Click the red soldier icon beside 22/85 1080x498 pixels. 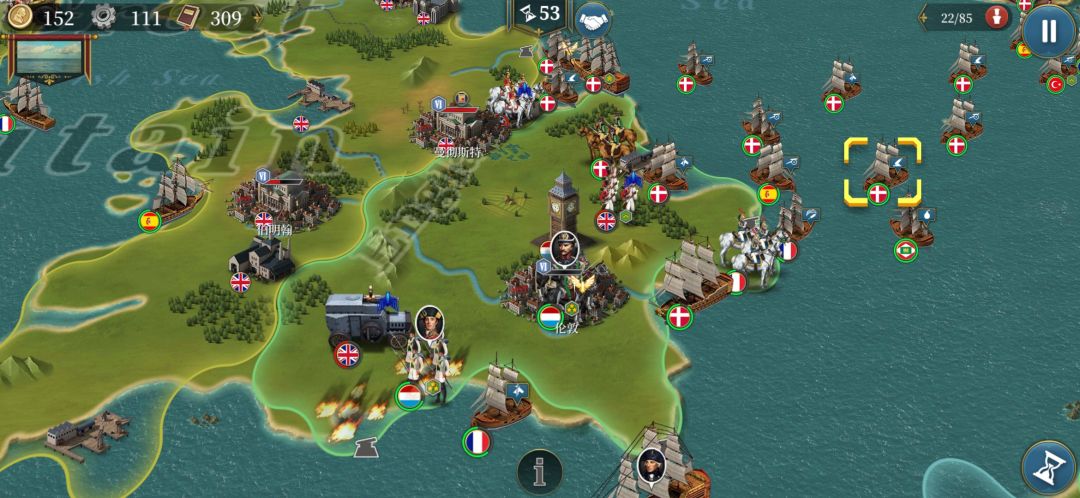(995, 17)
